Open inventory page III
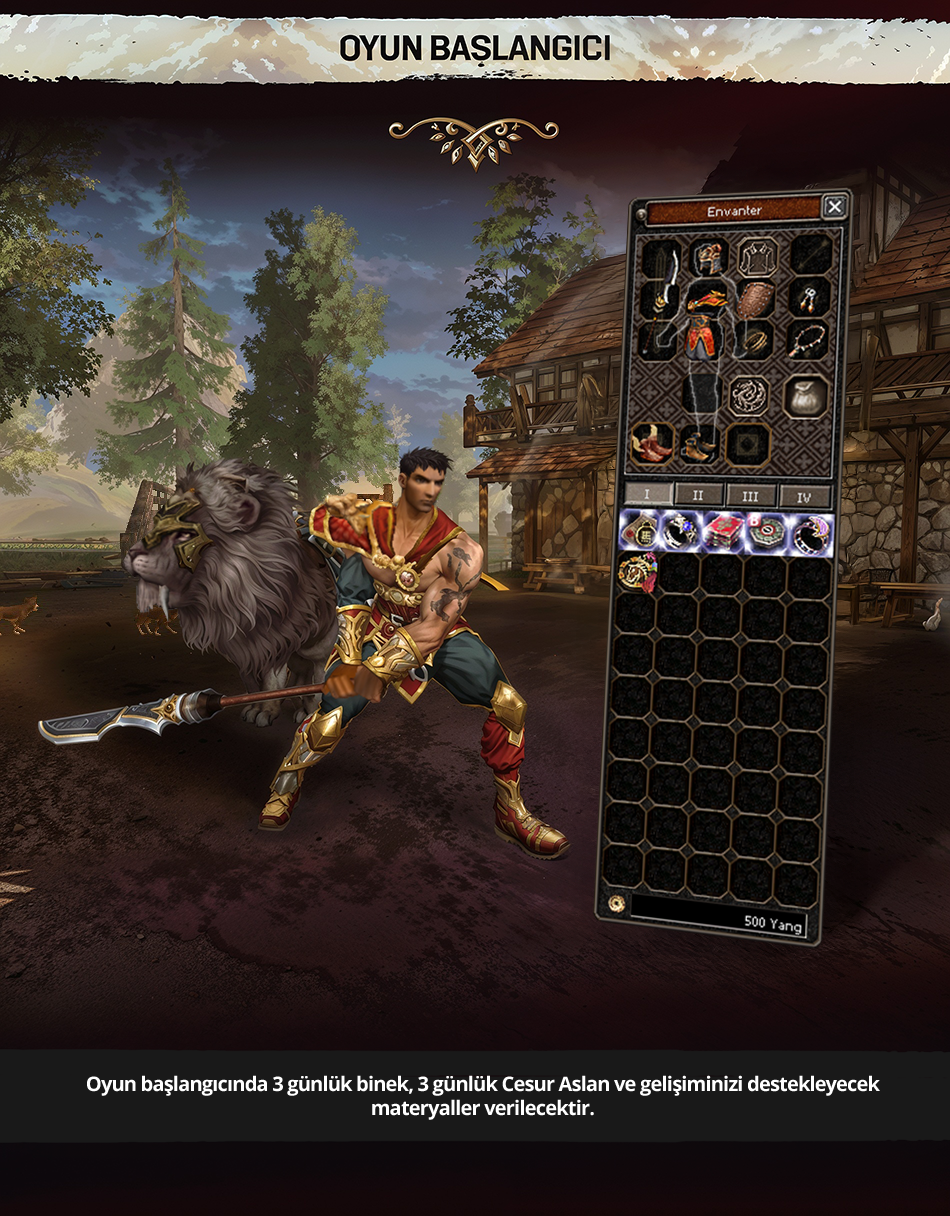The image size is (950, 1216). pos(751,495)
